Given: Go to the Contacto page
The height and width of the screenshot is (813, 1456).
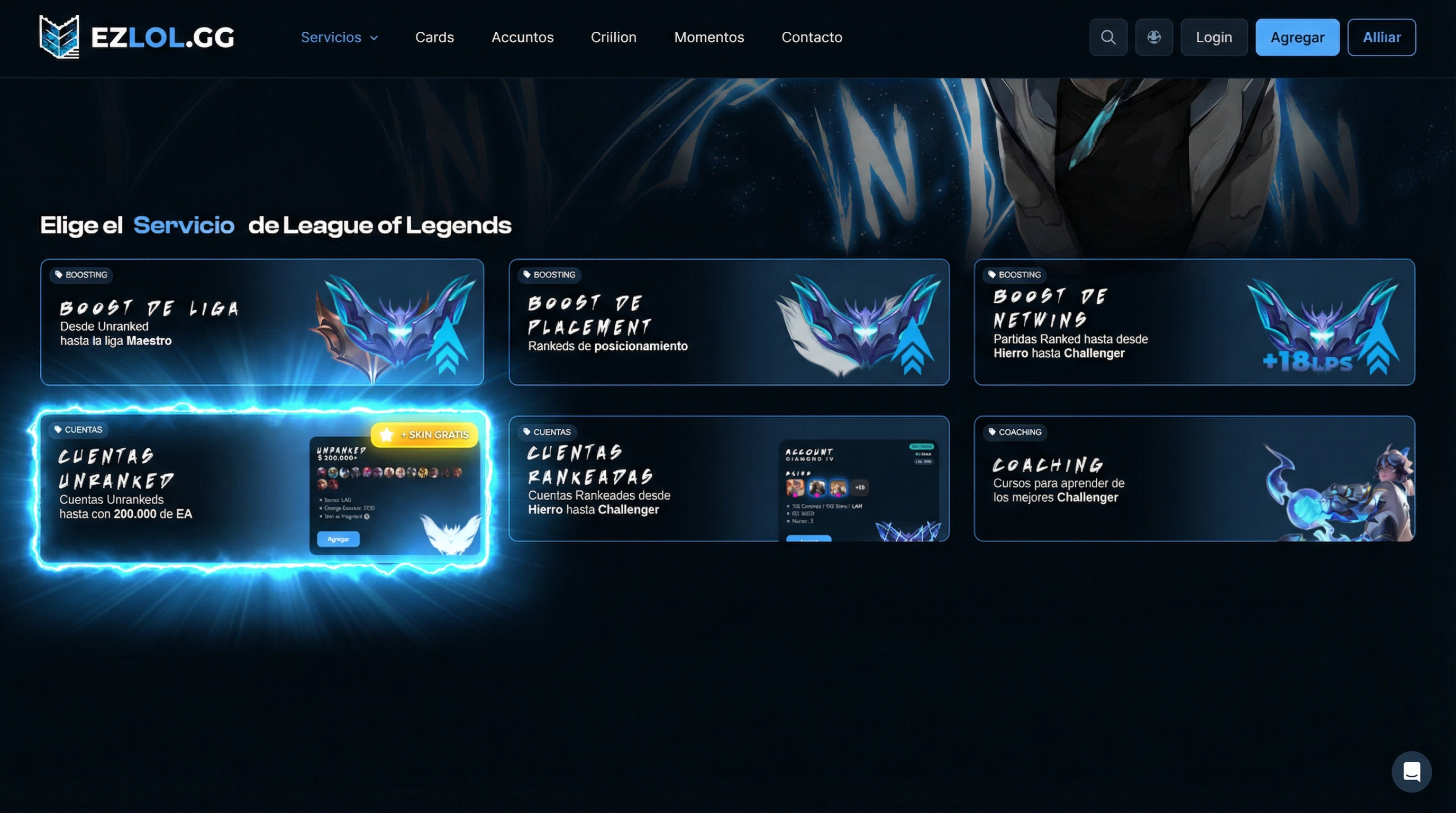Looking at the screenshot, I should [x=812, y=37].
